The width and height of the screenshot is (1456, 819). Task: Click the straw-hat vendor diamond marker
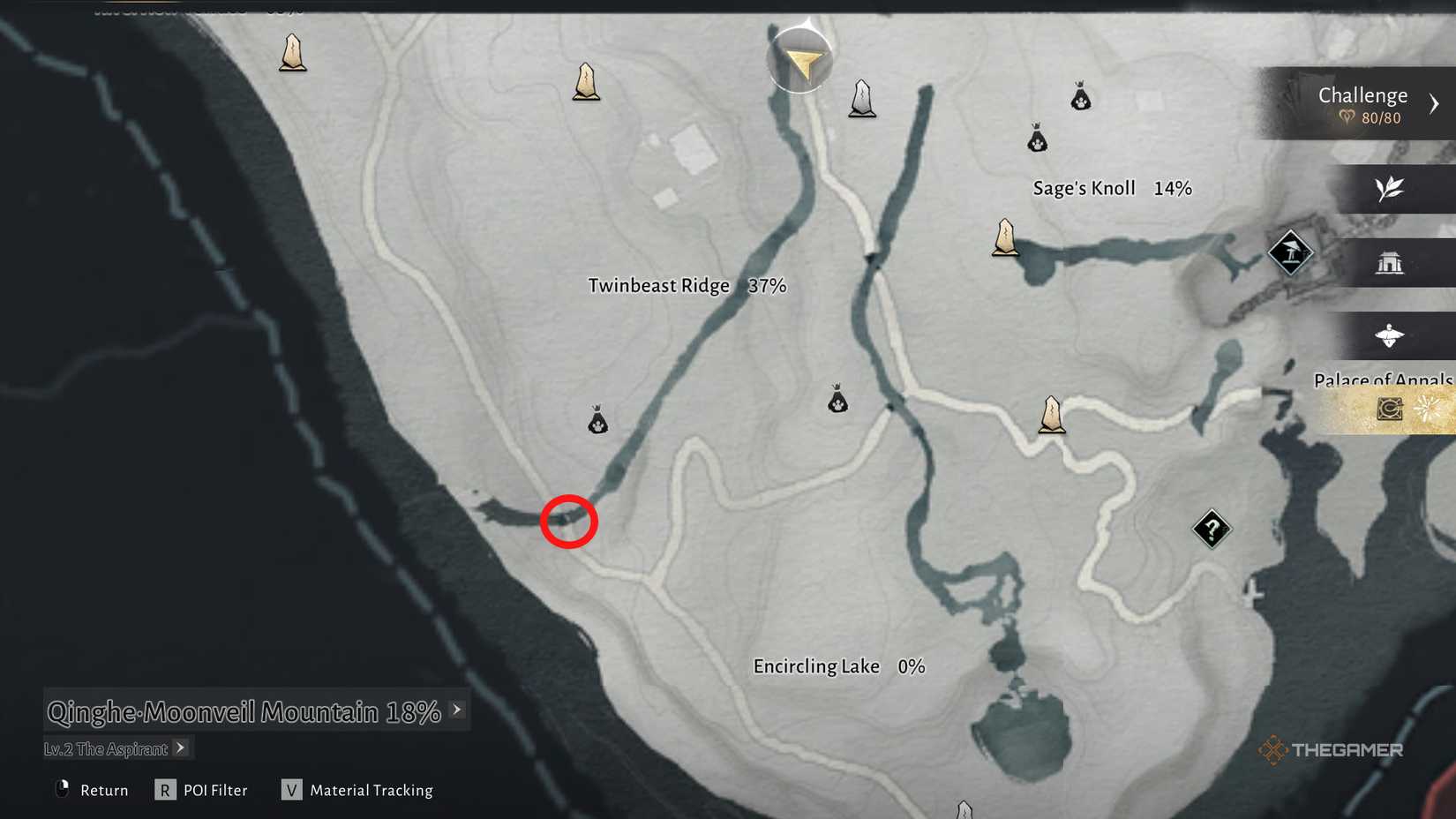1291,254
